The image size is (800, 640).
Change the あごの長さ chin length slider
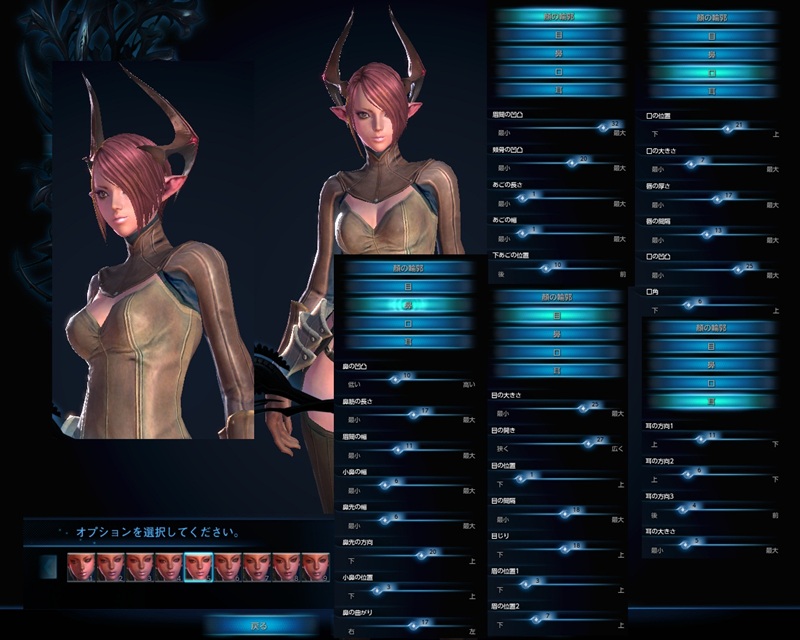tap(521, 196)
